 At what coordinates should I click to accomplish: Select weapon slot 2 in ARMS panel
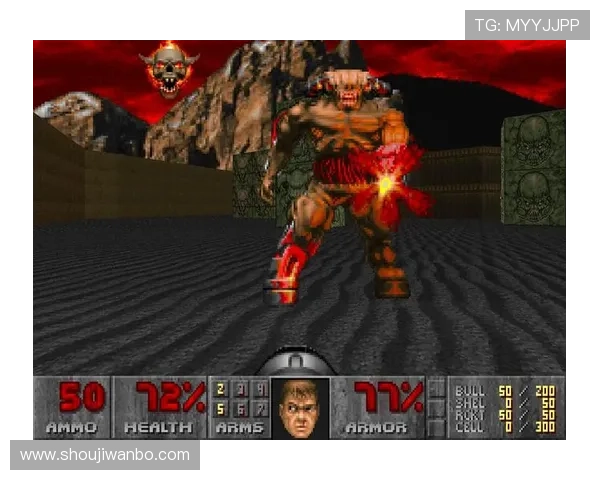pos(221,389)
